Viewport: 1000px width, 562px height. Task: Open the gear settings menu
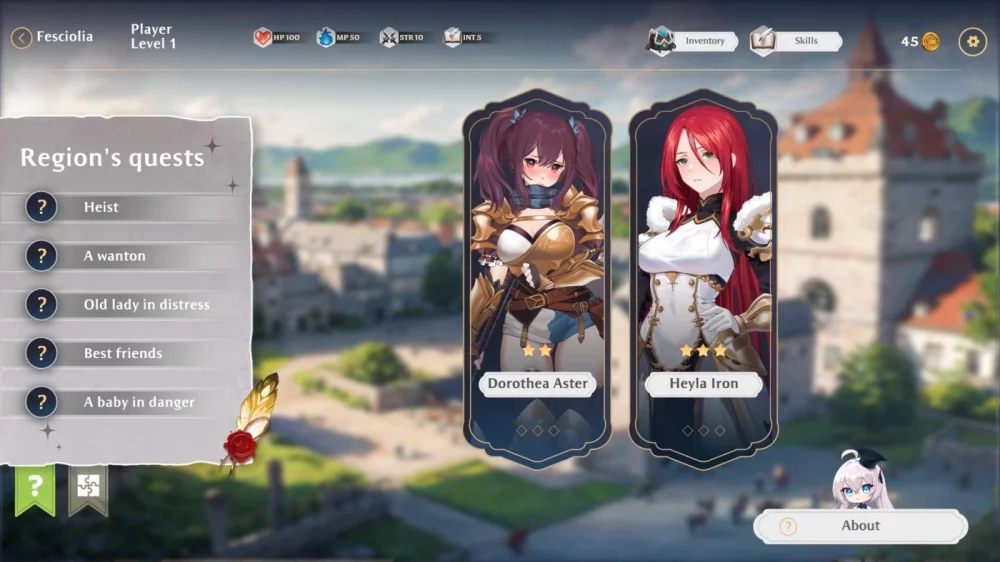click(972, 41)
